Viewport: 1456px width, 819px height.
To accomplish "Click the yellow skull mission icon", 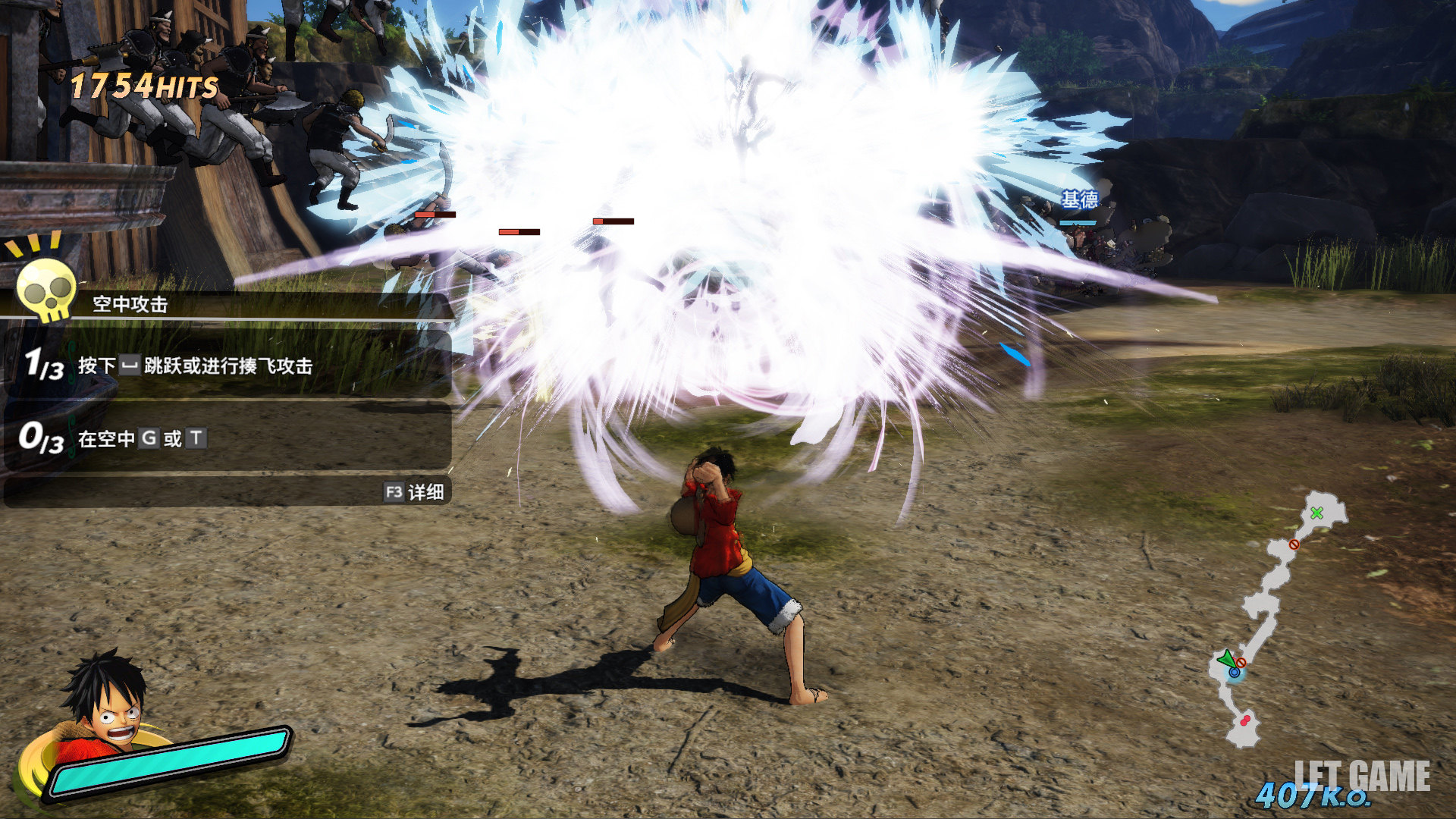I will [x=45, y=289].
